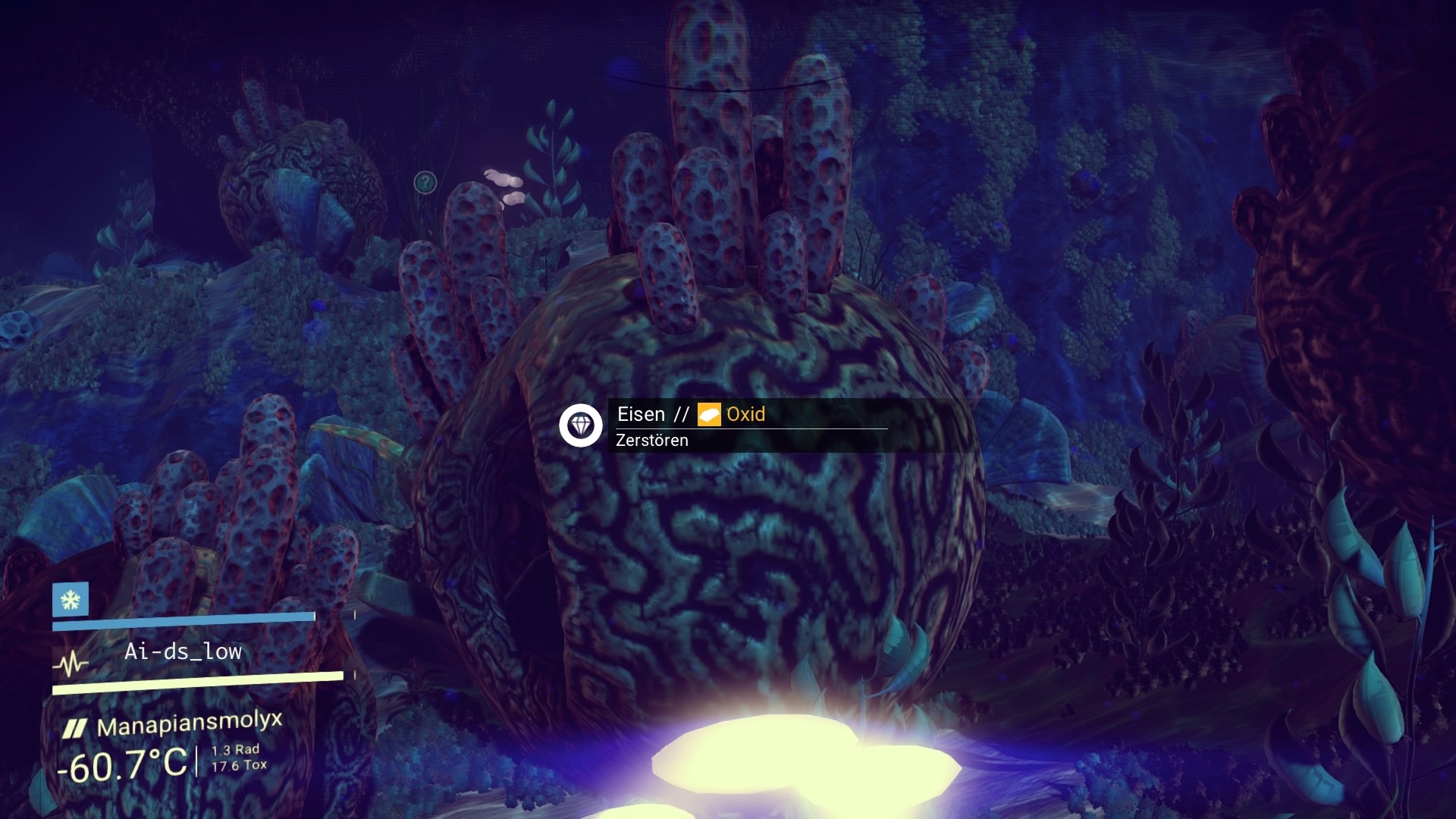Click the yellow Oxid element icon
Viewport: 1456px width, 819px height.
[x=709, y=415]
